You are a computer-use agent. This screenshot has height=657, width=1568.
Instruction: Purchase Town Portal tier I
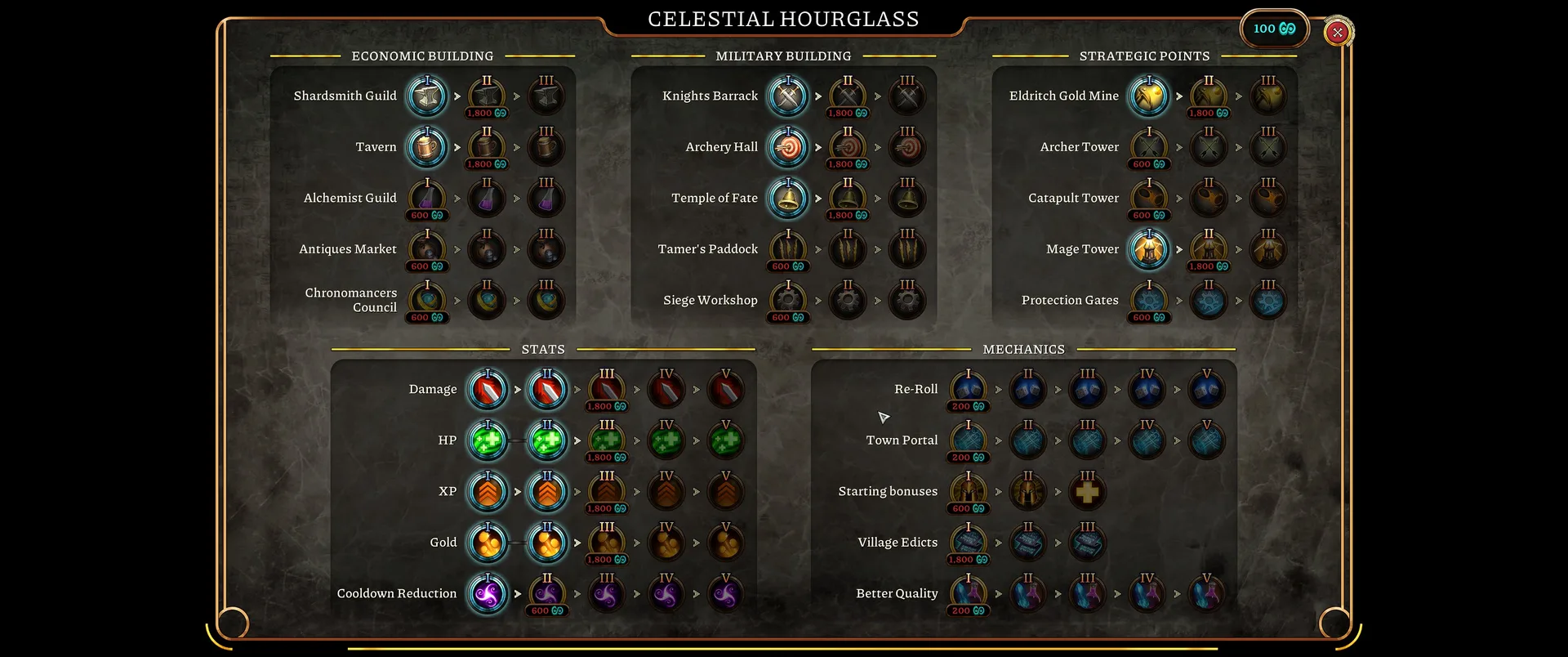coord(969,441)
